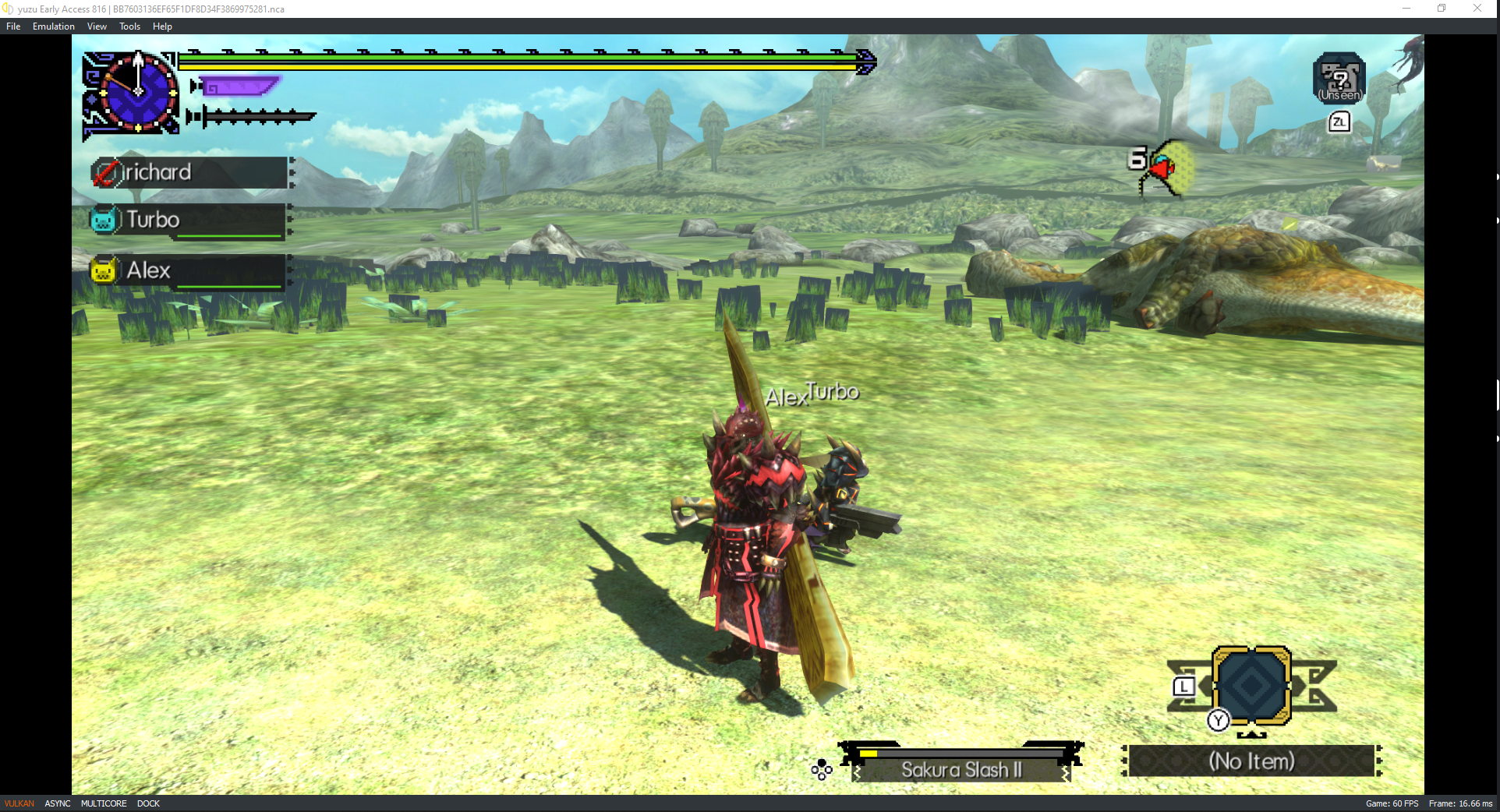1500x812 pixels.
Task: Open the item selection slot
Action: click(x=1251, y=686)
